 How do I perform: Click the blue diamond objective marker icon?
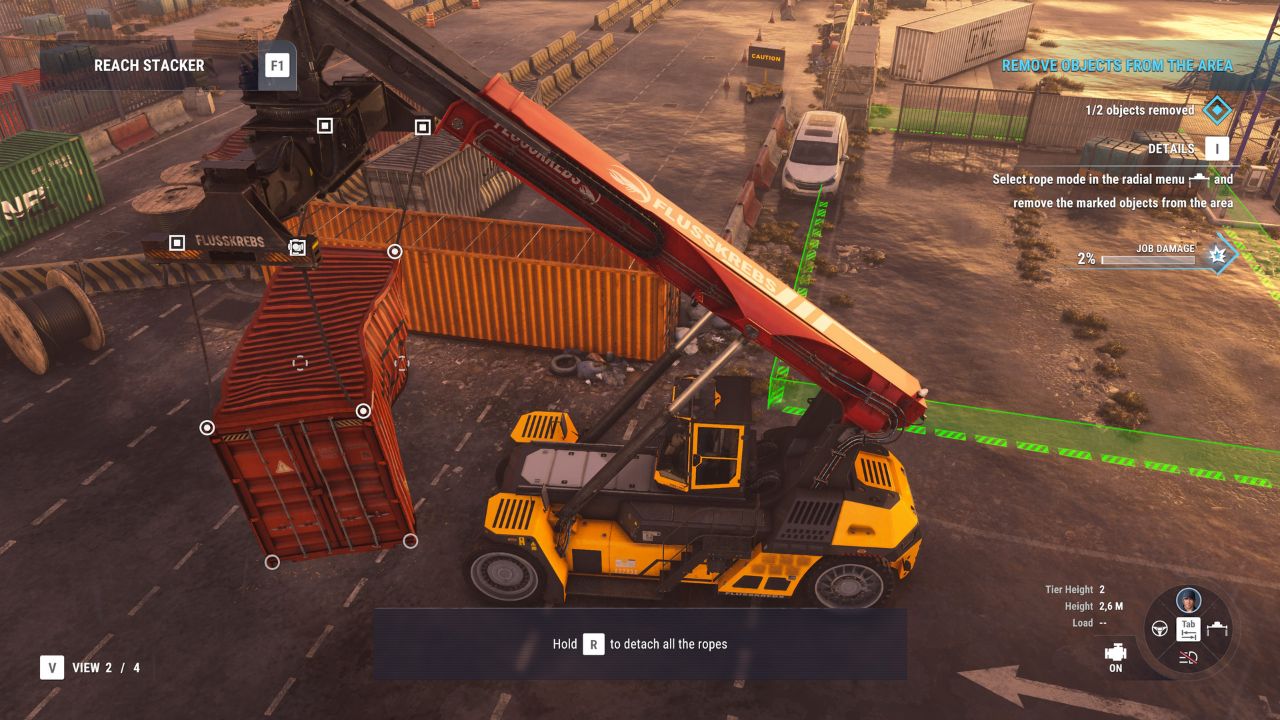(1217, 110)
